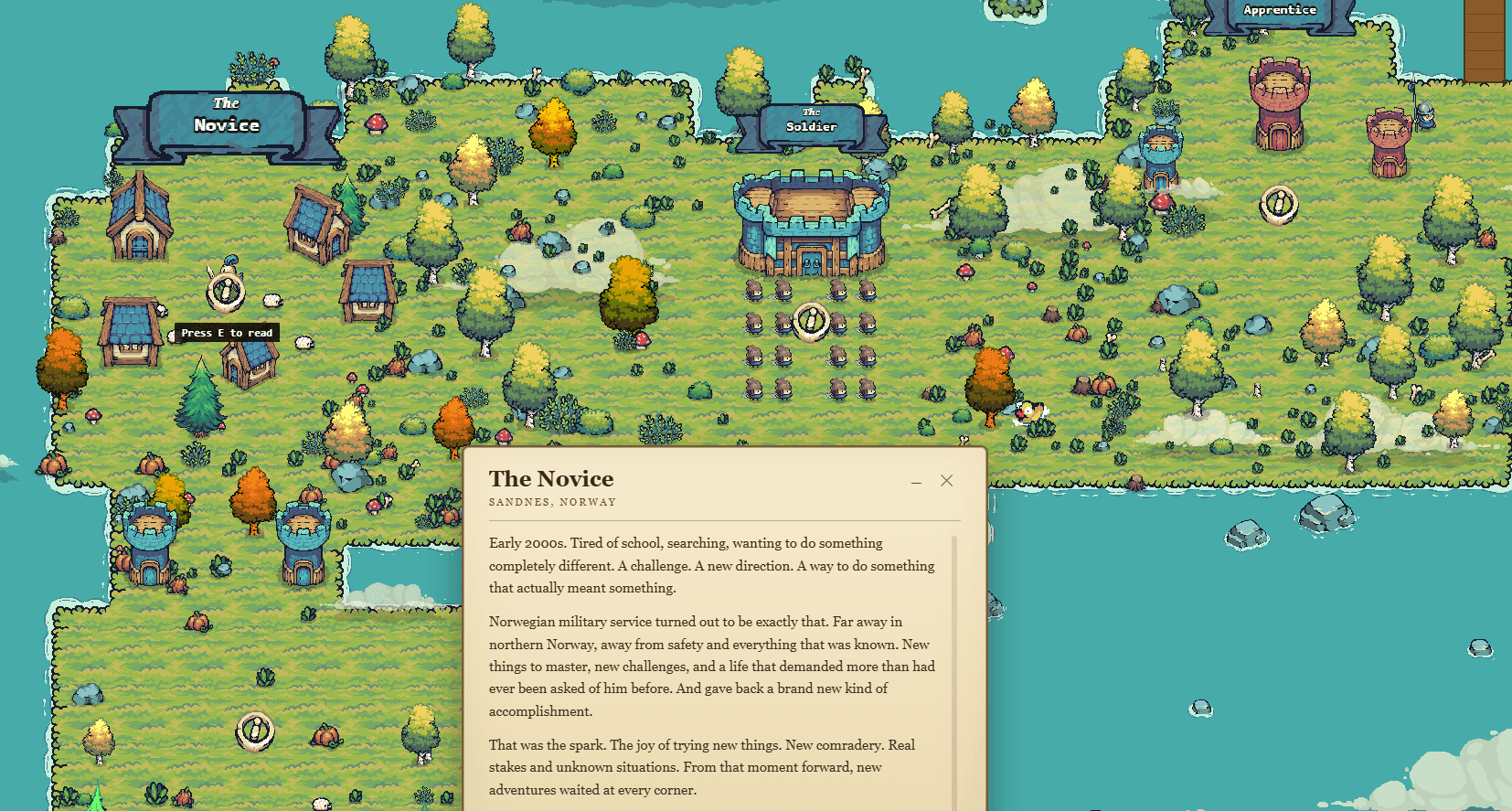Select the scroll marker near the Apprentice towers

coord(1279,205)
